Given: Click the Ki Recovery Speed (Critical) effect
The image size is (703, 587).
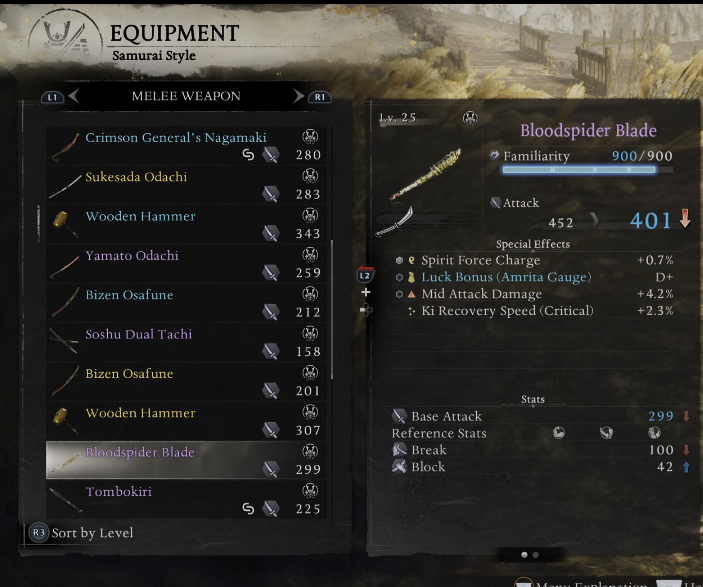Looking at the screenshot, I should (507, 311).
